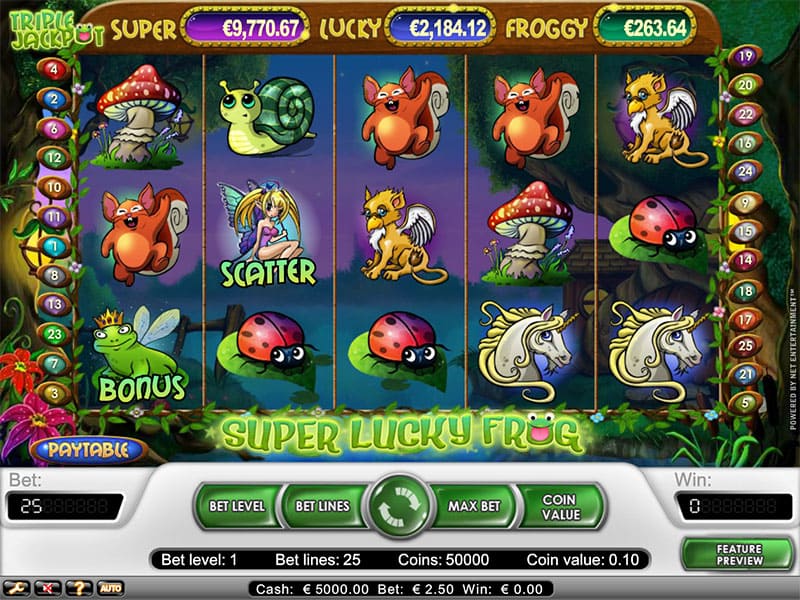Increase the Bet Level
This screenshot has height=600, width=800.
236,506
